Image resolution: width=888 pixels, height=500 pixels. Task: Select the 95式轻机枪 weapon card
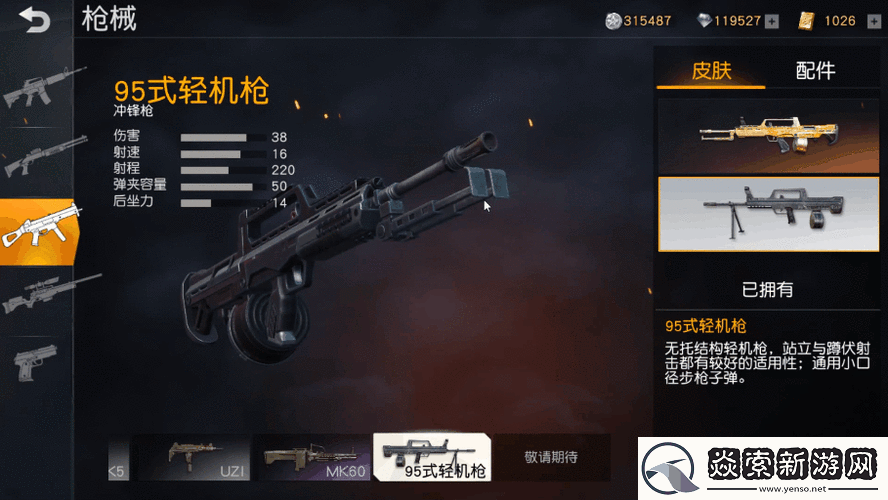431,458
